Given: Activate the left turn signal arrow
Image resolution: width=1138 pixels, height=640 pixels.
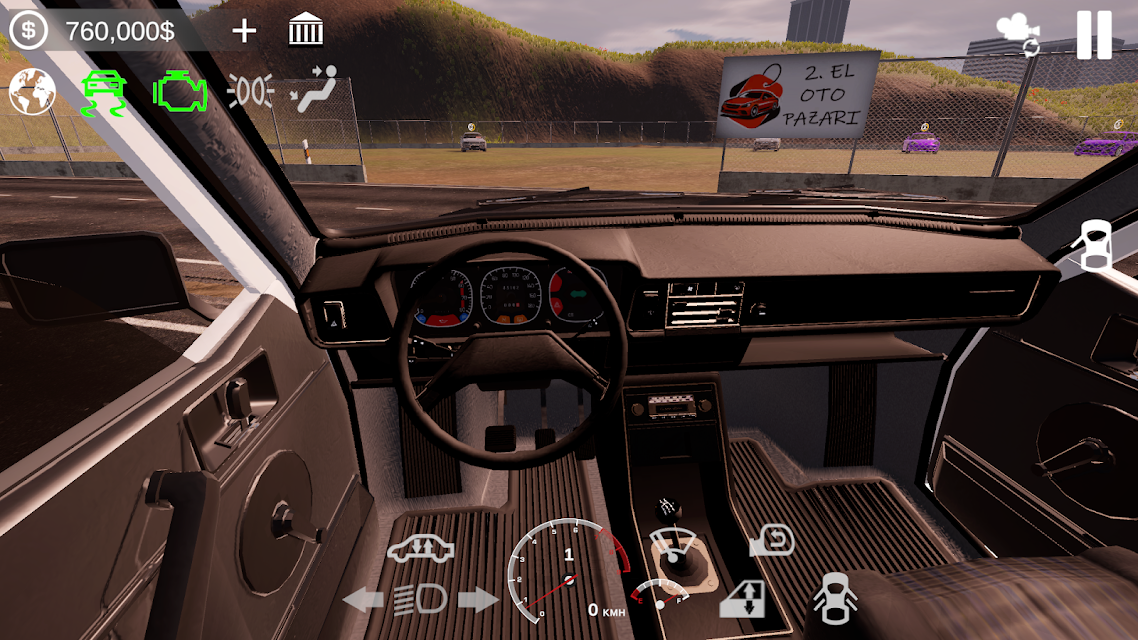Looking at the screenshot, I should [x=363, y=600].
